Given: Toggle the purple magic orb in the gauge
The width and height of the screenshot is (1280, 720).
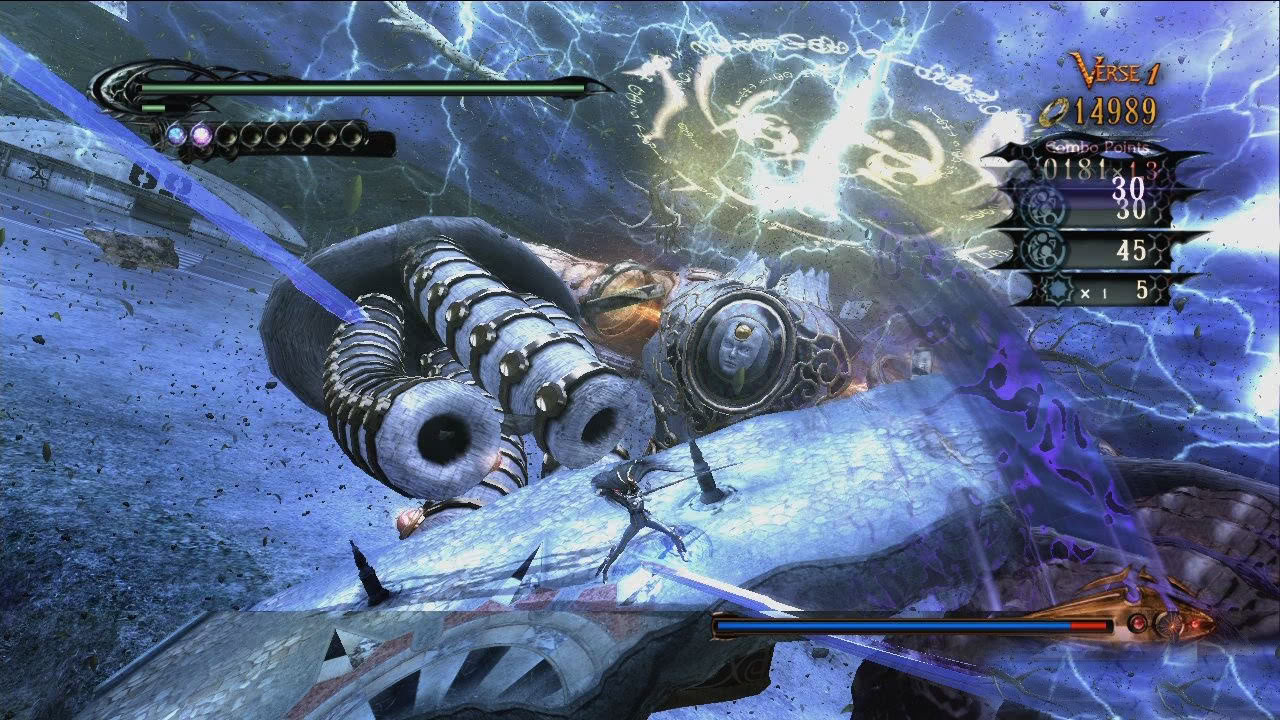Looking at the screenshot, I should pos(200,133).
